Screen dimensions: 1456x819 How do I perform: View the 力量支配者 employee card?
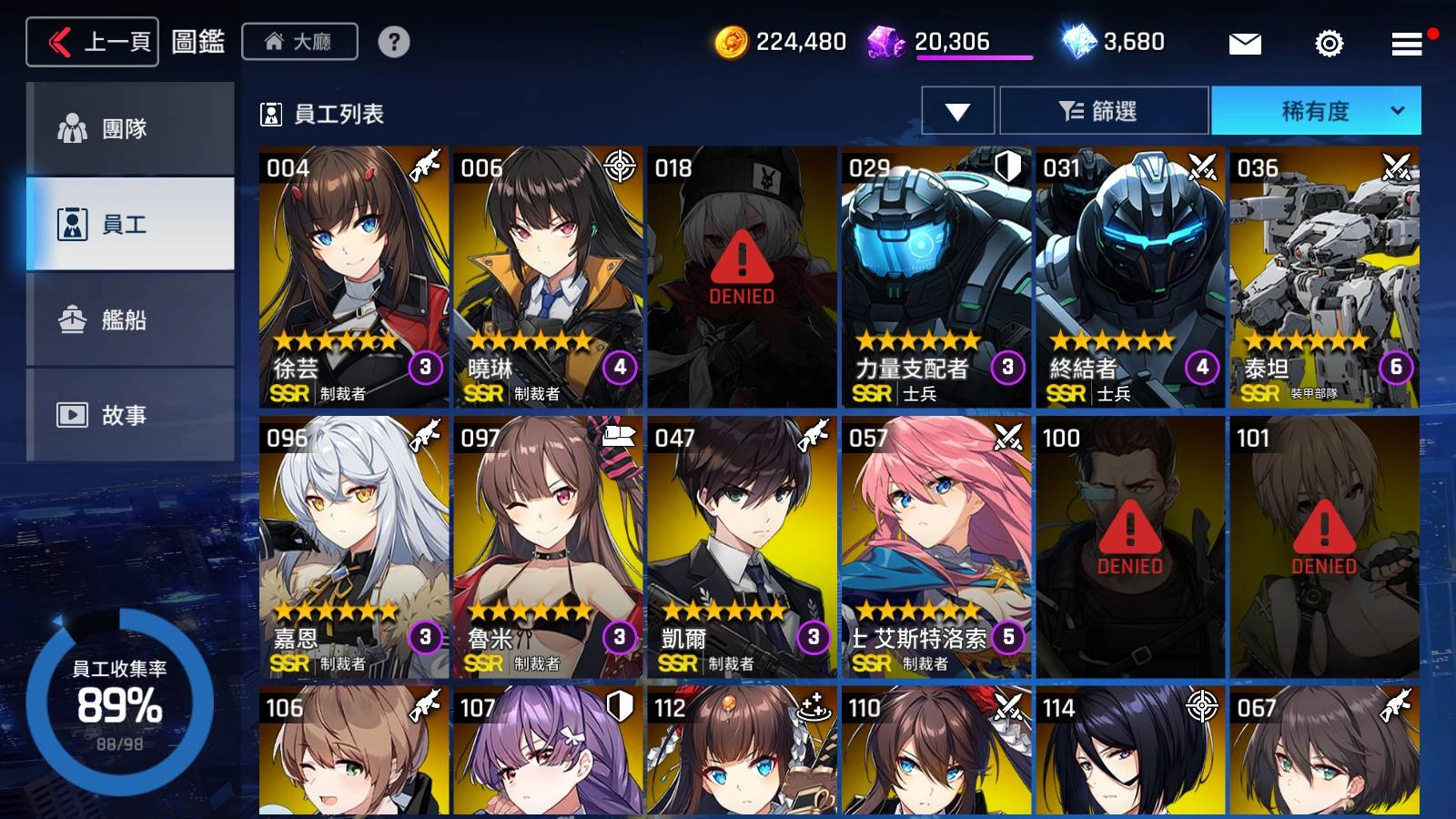click(x=935, y=276)
